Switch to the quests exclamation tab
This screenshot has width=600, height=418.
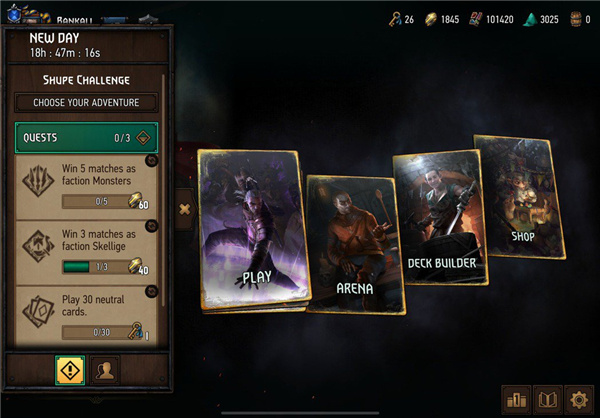(68, 369)
